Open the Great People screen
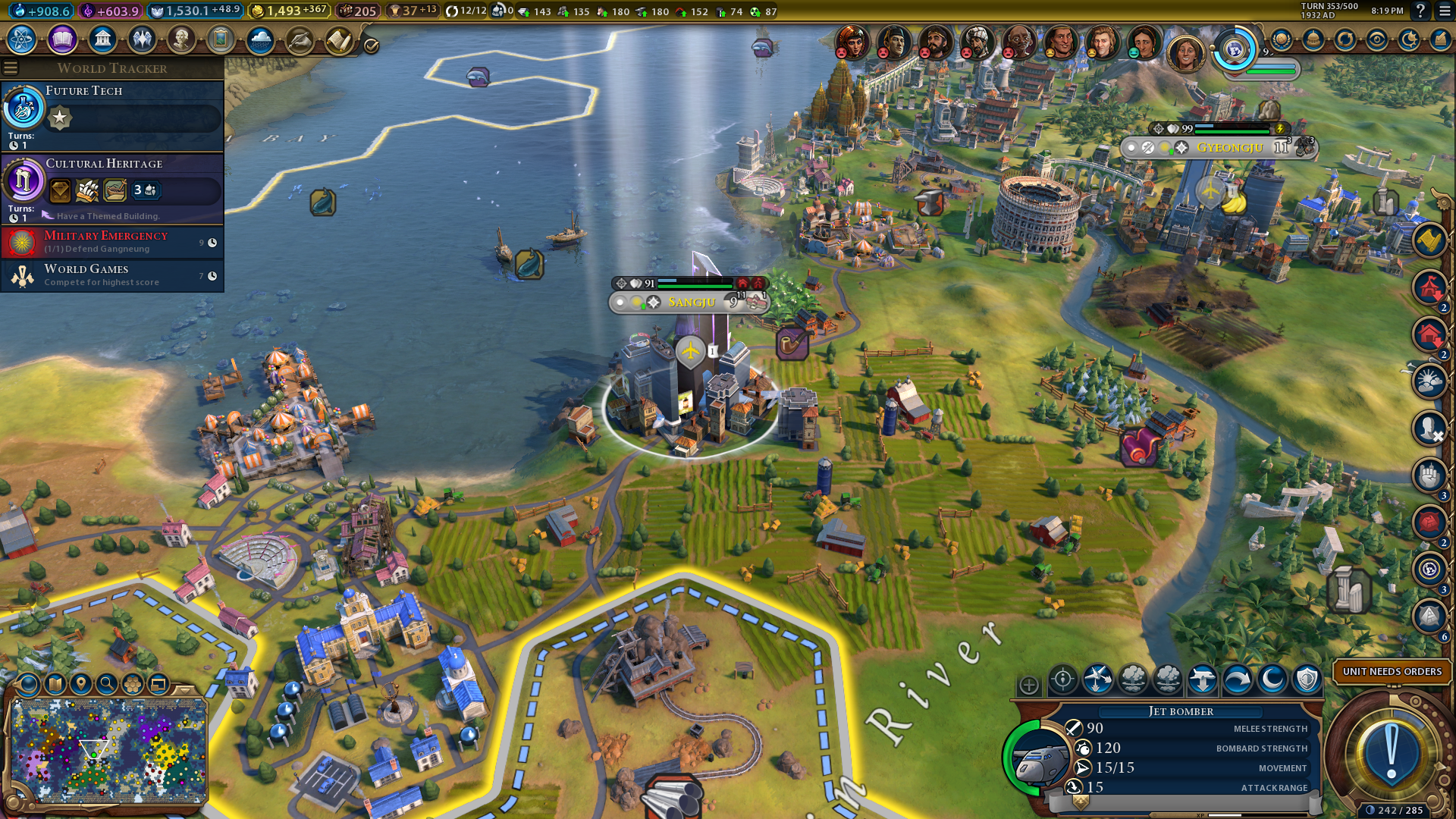 pos(181,39)
